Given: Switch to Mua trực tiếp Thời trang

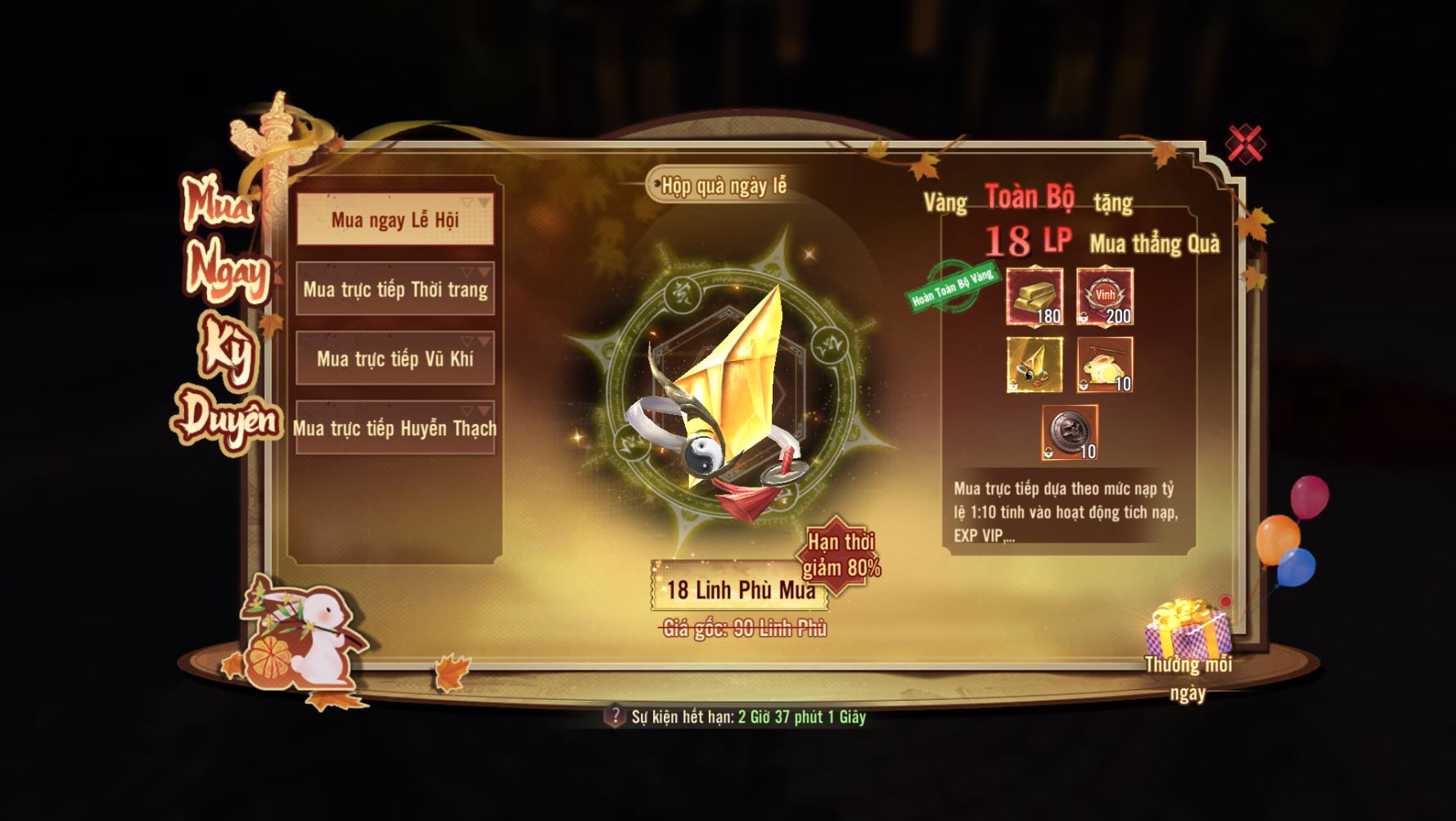Looking at the screenshot, I should click(x=394, y=289).
